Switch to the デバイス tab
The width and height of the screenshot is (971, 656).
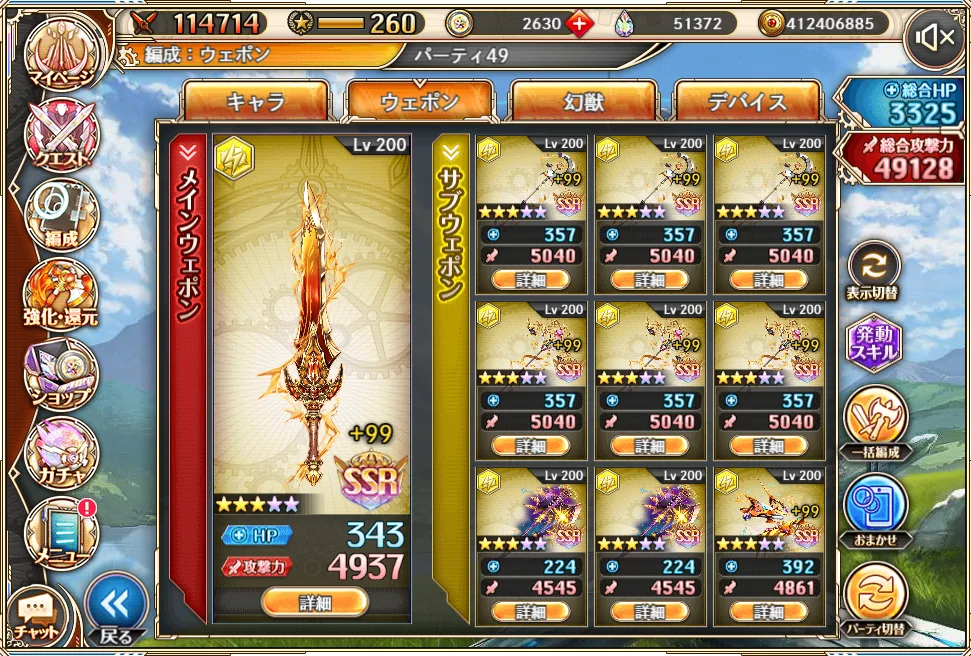point(747,102)
